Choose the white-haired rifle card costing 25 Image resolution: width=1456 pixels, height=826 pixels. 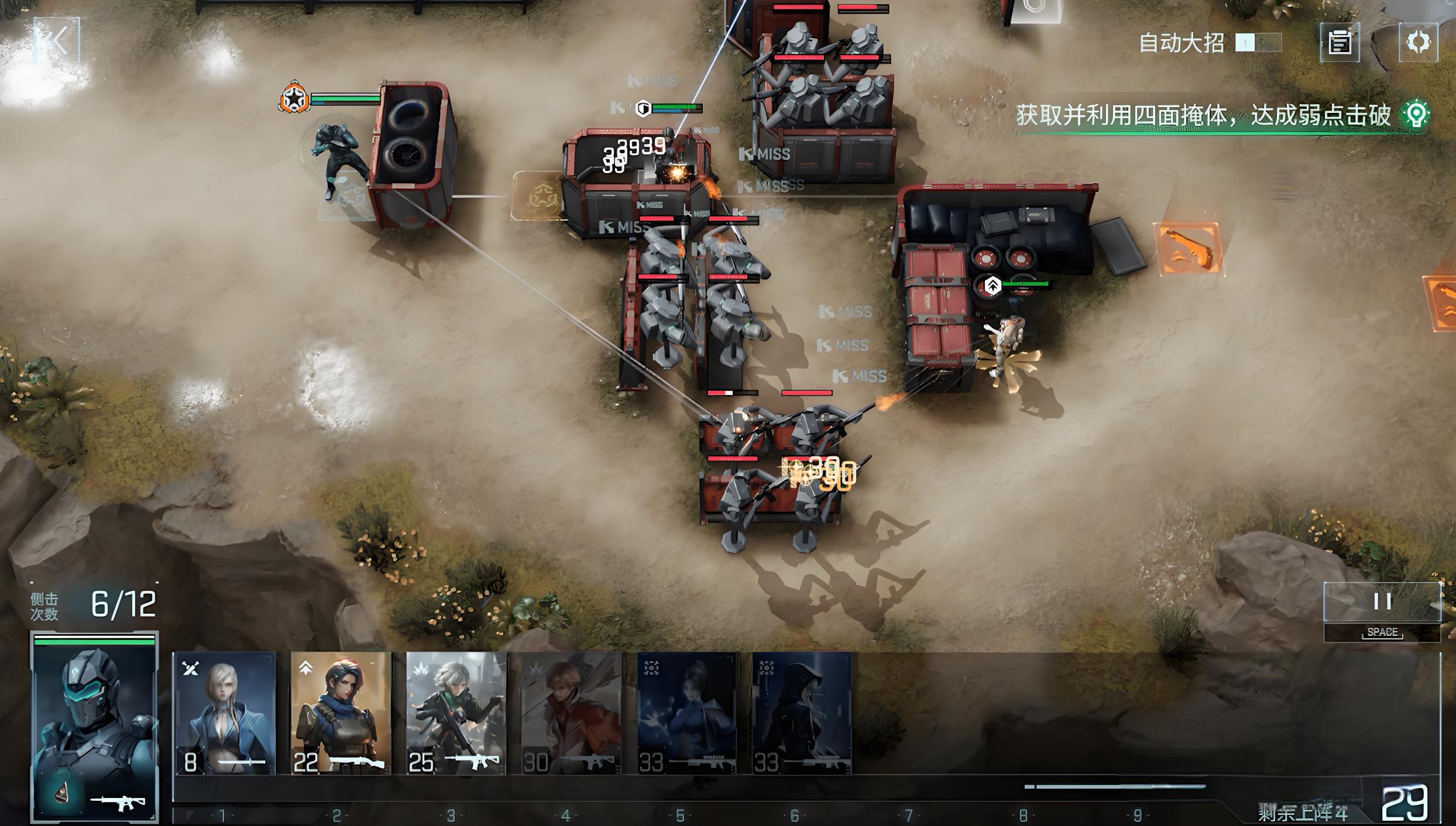click(456, 714)
